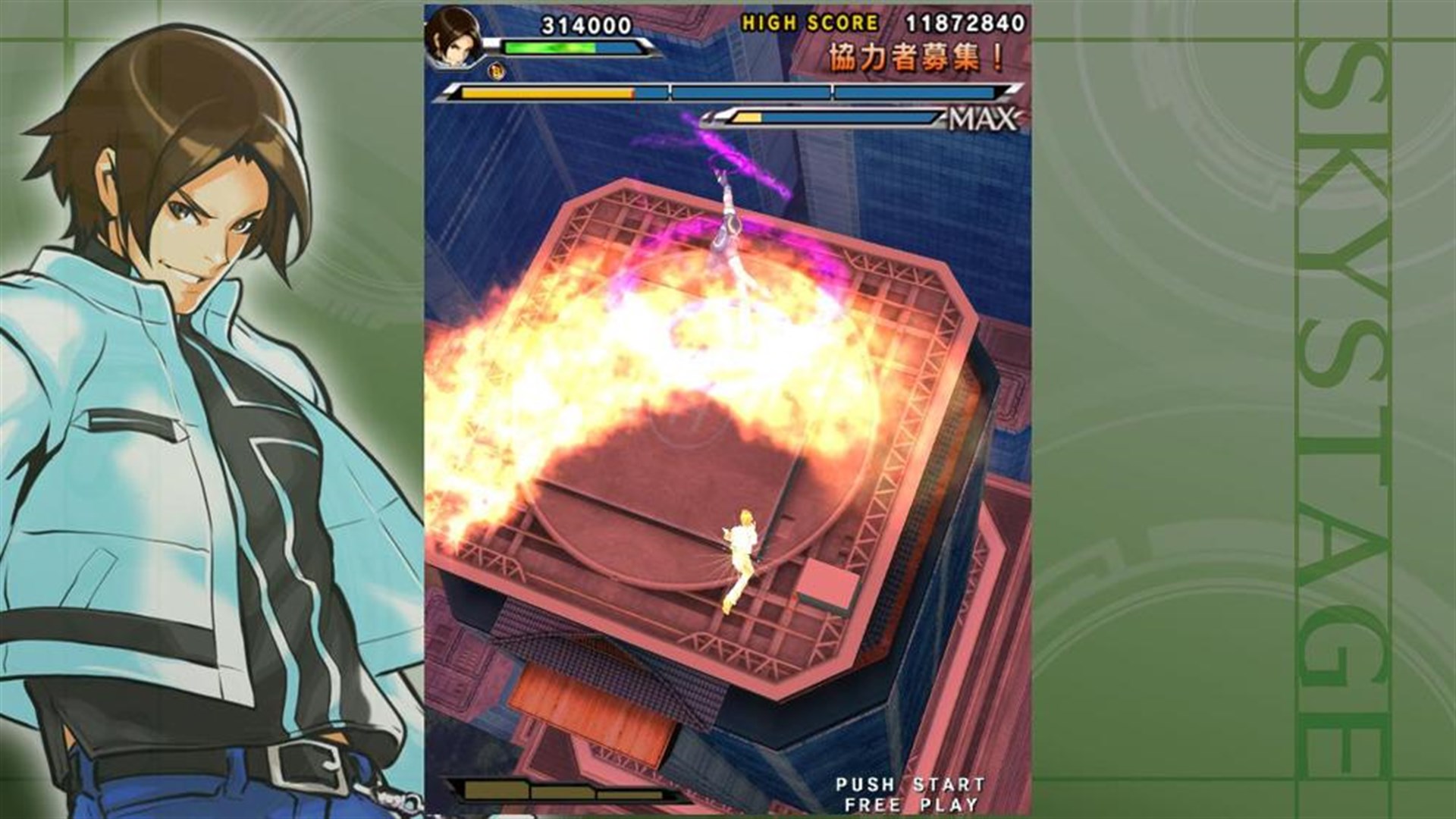The height and width of the screenshot is (819, 1456).
Task: Expand the middle blue gauge segment
Action: 751,93
